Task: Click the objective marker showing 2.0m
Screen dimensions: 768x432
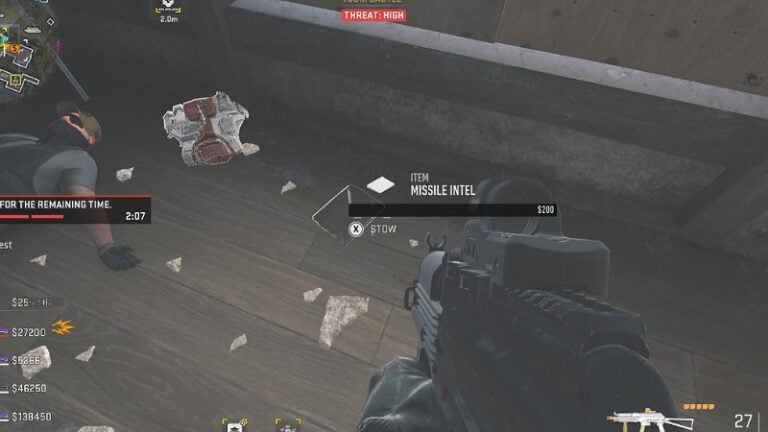Action: pyautogui.click(x=167, y=12)
